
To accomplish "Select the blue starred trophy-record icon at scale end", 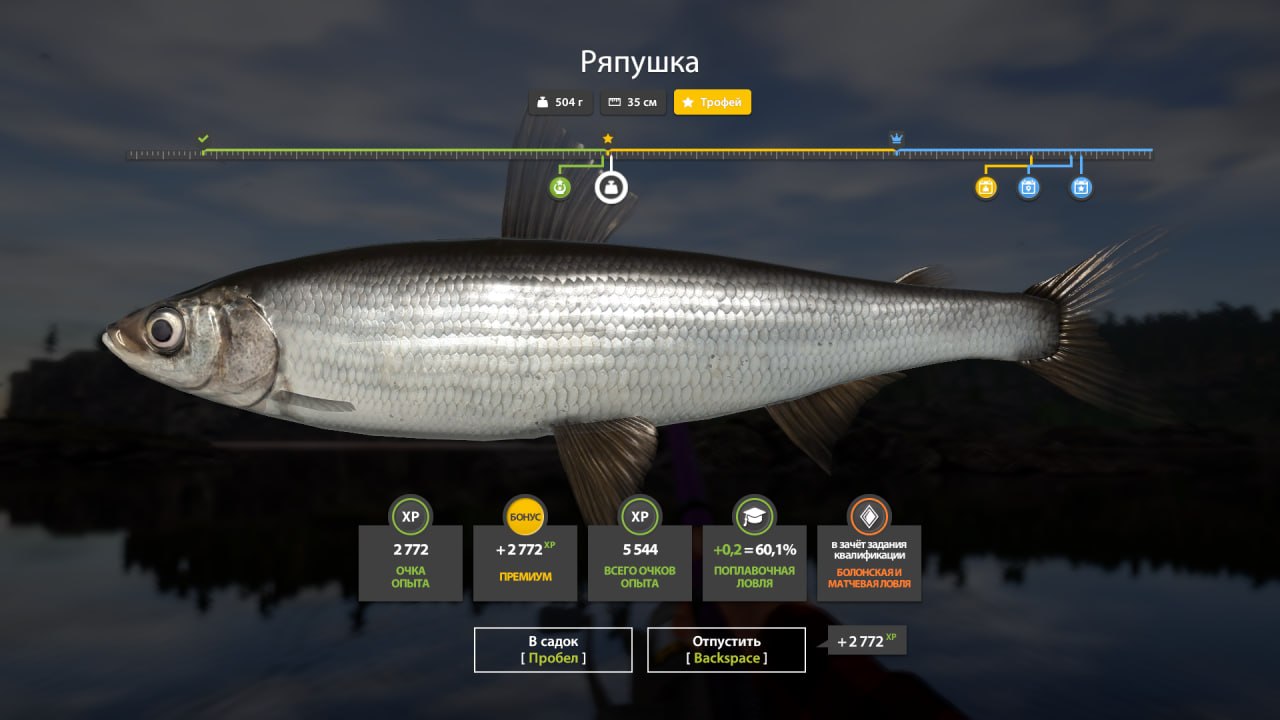I will point(1080,186).
